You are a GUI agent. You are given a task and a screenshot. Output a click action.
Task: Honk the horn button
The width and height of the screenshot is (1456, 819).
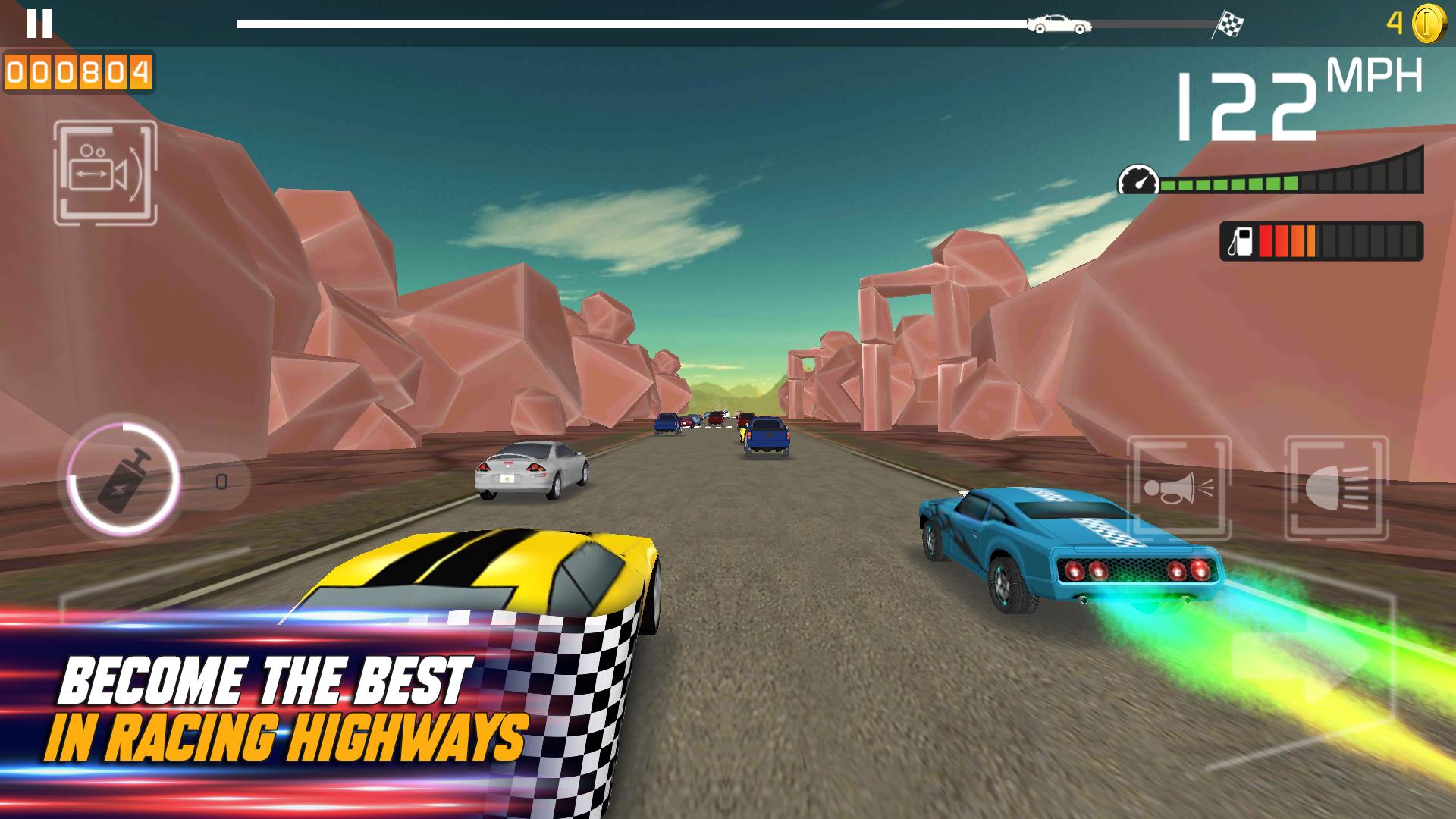(1178, 488)
